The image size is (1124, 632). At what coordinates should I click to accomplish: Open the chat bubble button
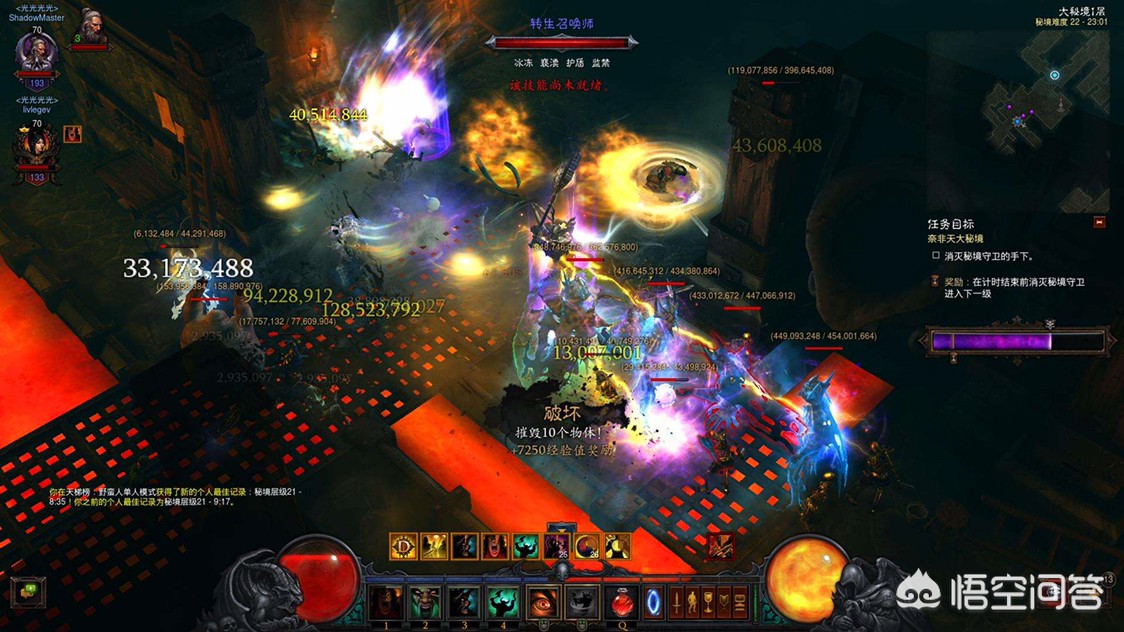point(29,592)
